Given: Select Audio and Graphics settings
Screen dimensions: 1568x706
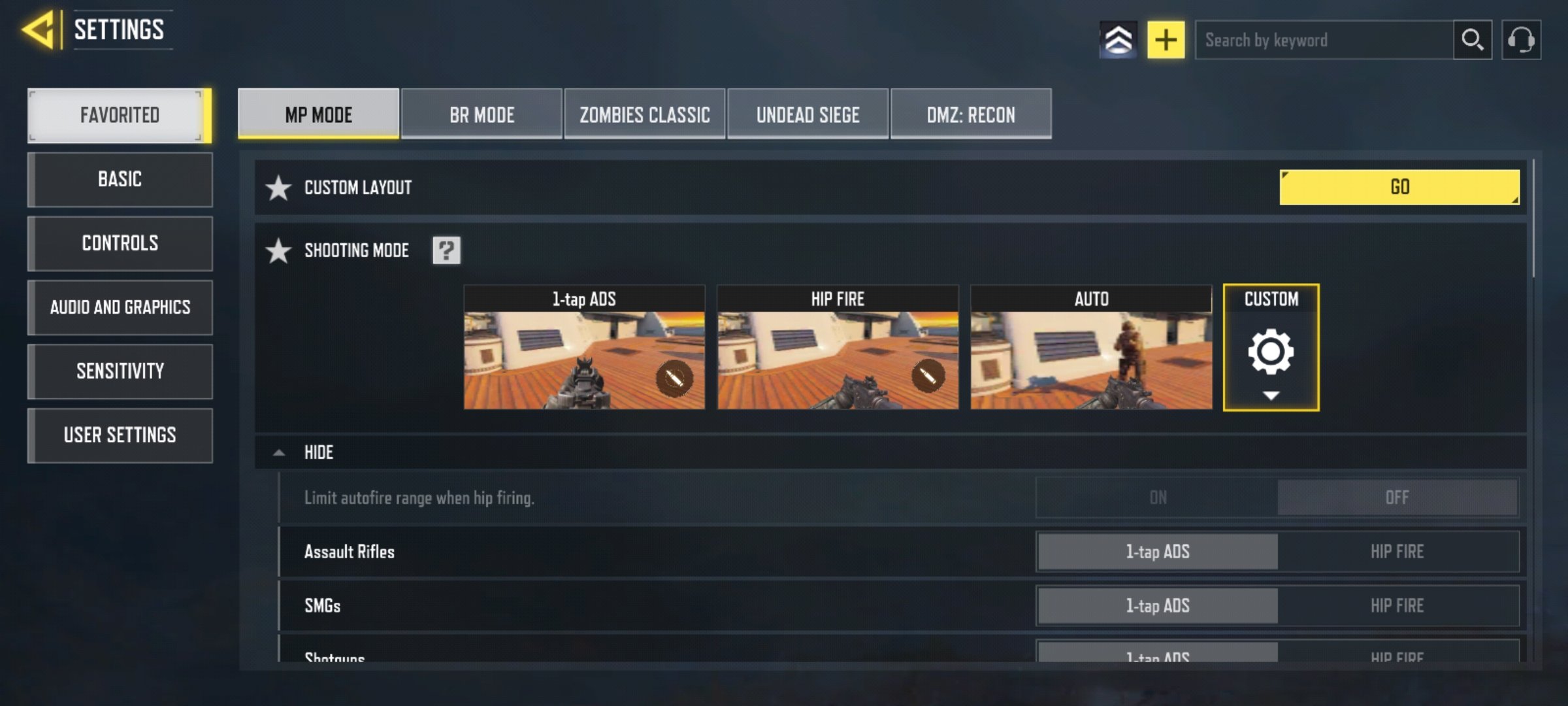Looking at the screenshot, I should tap(120, 307).
